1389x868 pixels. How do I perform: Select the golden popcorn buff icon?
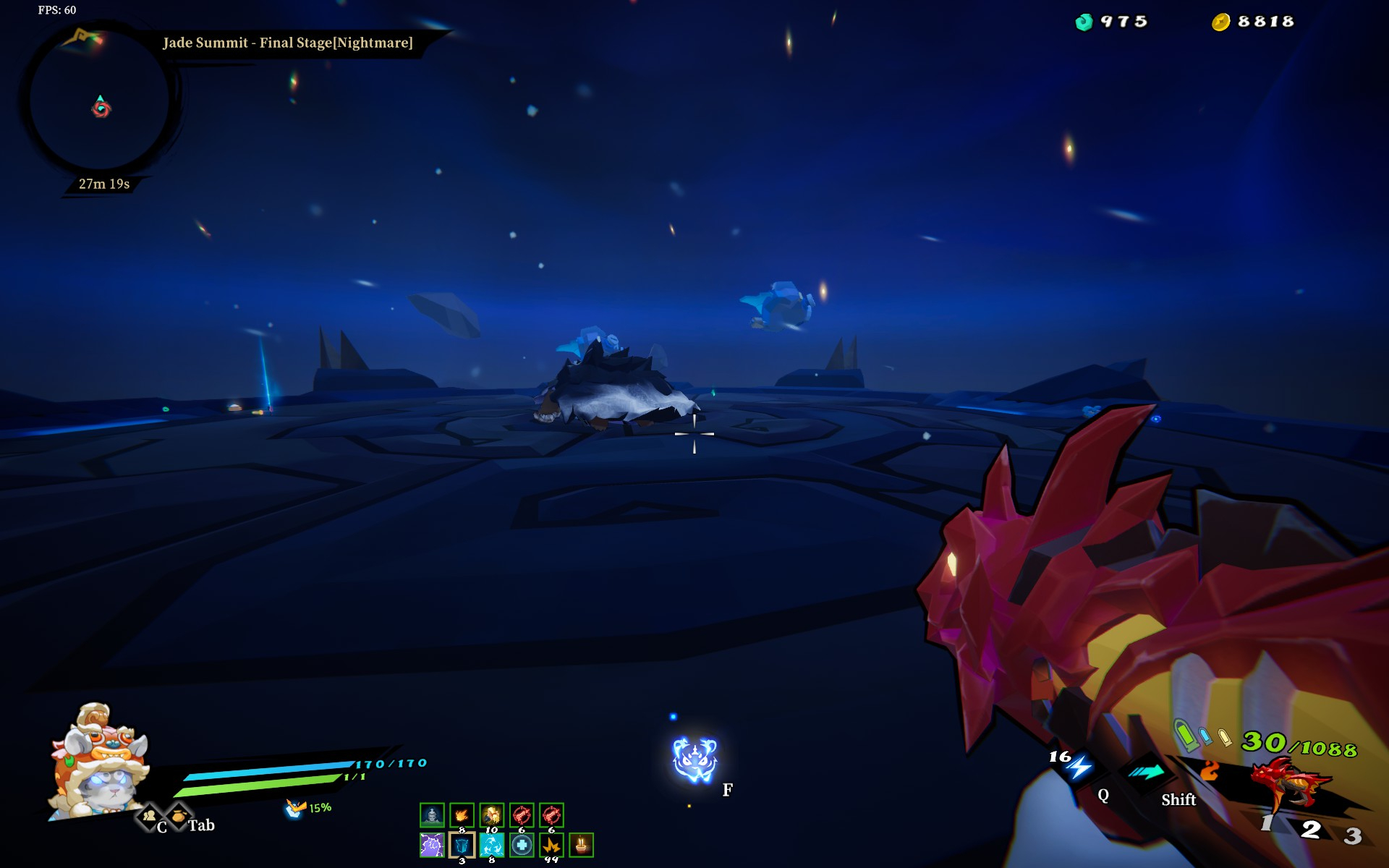(491, 815)
